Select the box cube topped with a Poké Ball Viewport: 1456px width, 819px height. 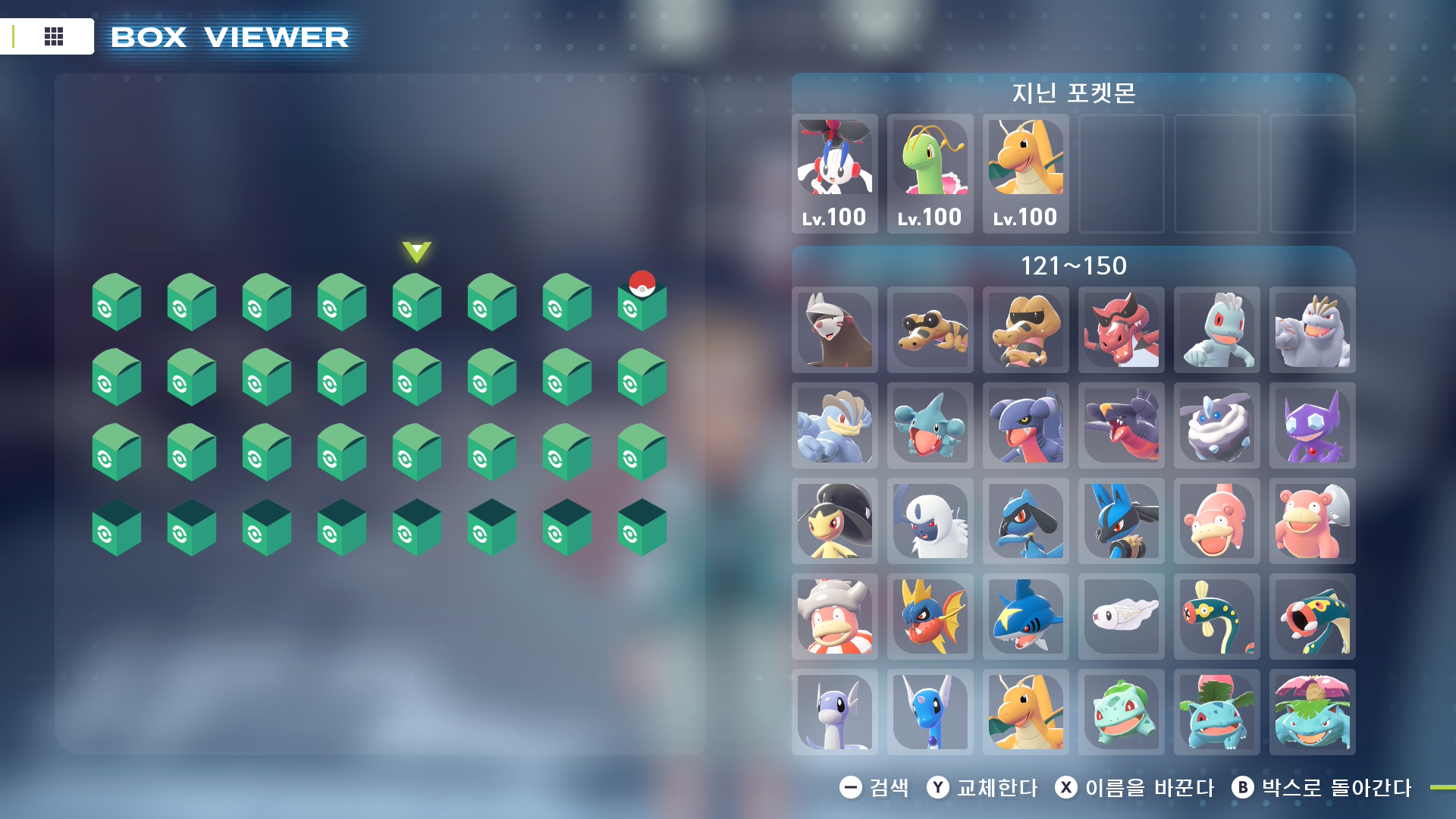click(x=642, y=303)
